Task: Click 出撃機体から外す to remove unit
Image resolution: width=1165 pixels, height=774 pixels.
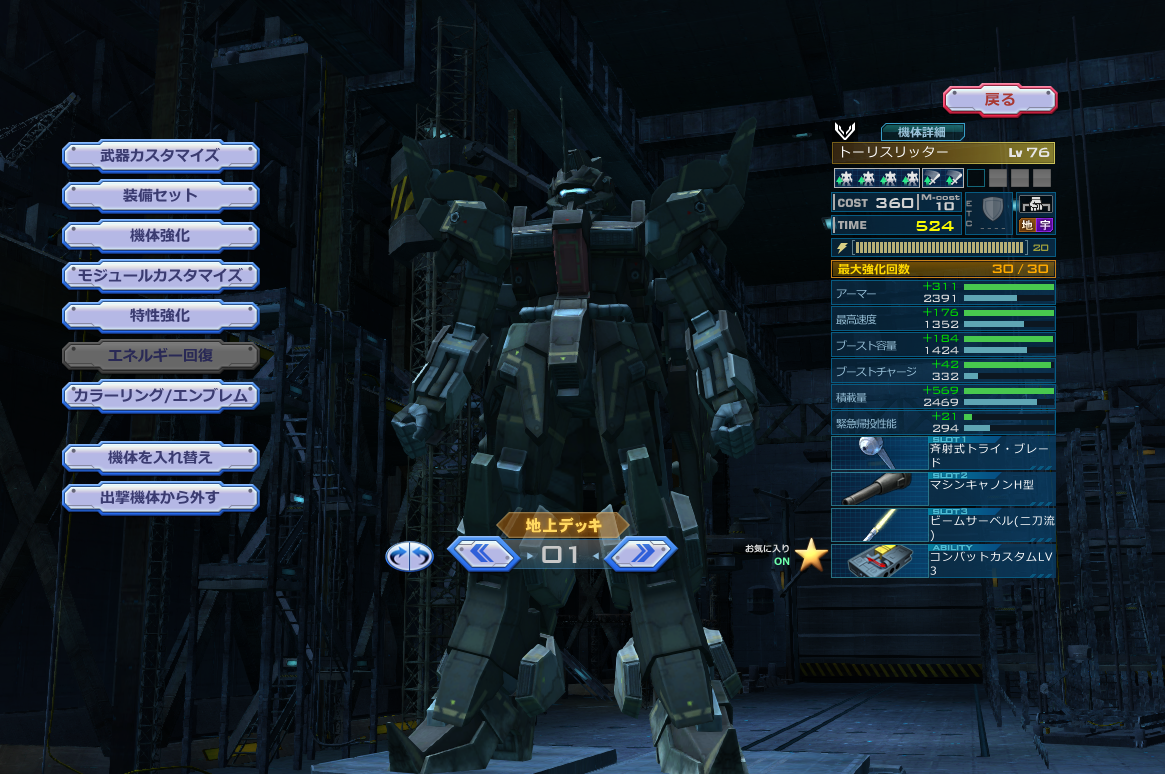Action: [160, 498]
